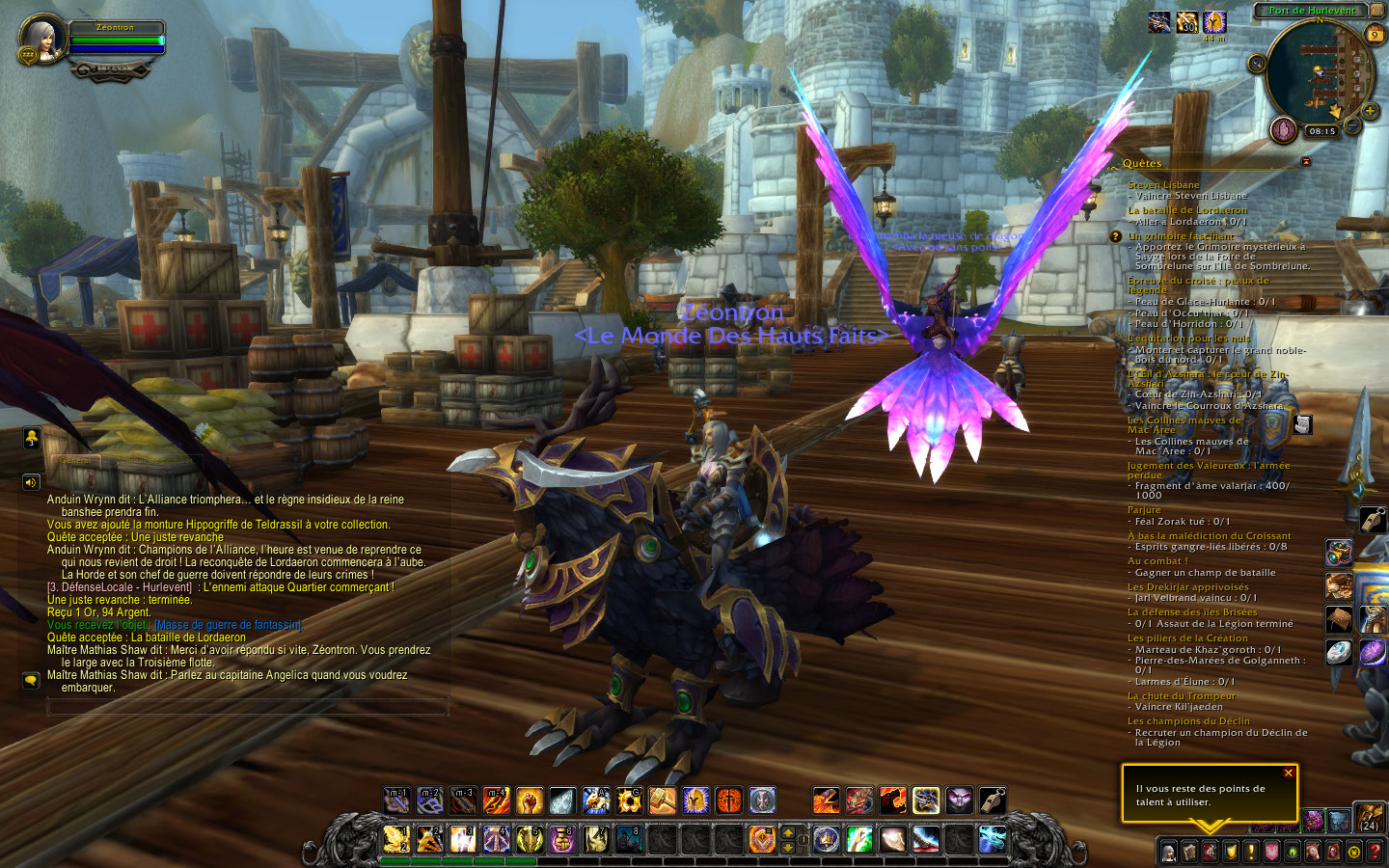Open the mounts and collections horse icon
The image size is (1389, 868).
tap(1313, 852)
